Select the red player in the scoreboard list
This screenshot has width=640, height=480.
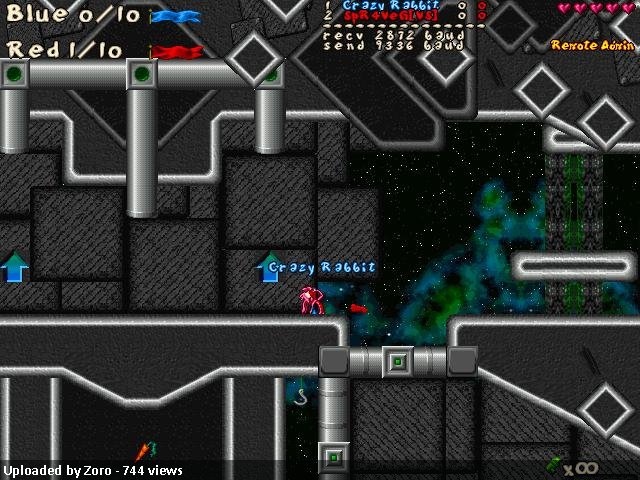[384, 17]
